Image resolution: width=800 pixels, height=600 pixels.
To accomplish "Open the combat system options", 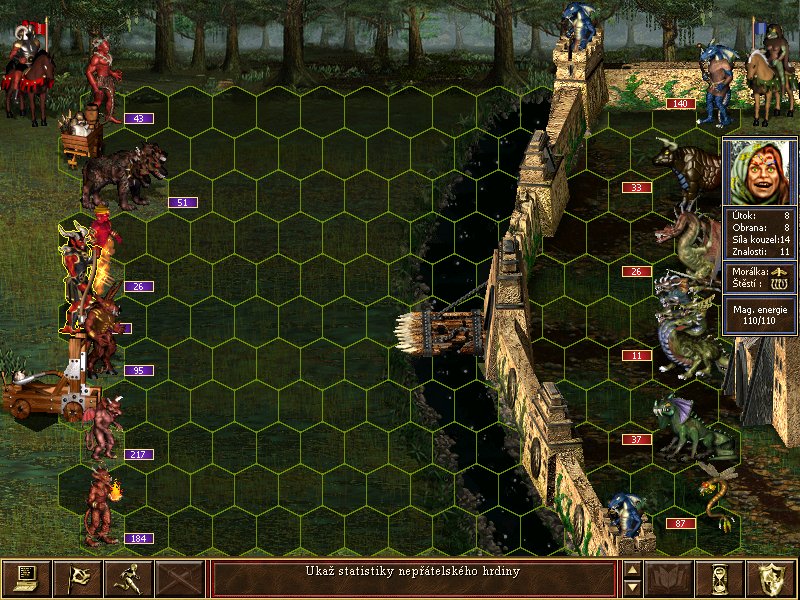I will [x=26, y=578].
